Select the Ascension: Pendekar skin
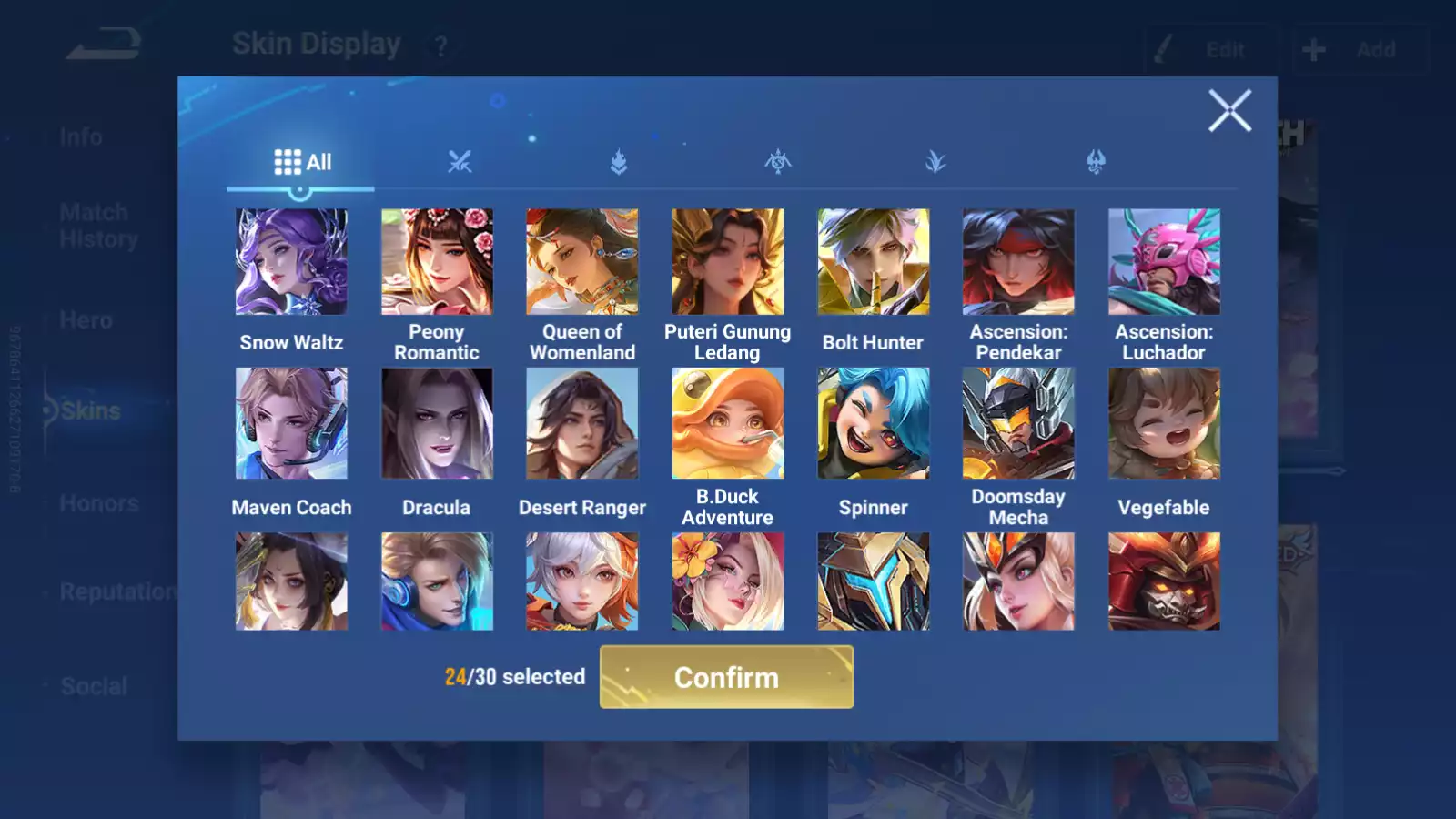Image resolution: width=1456 pixels, height=819 pixels. (1018, 262)
